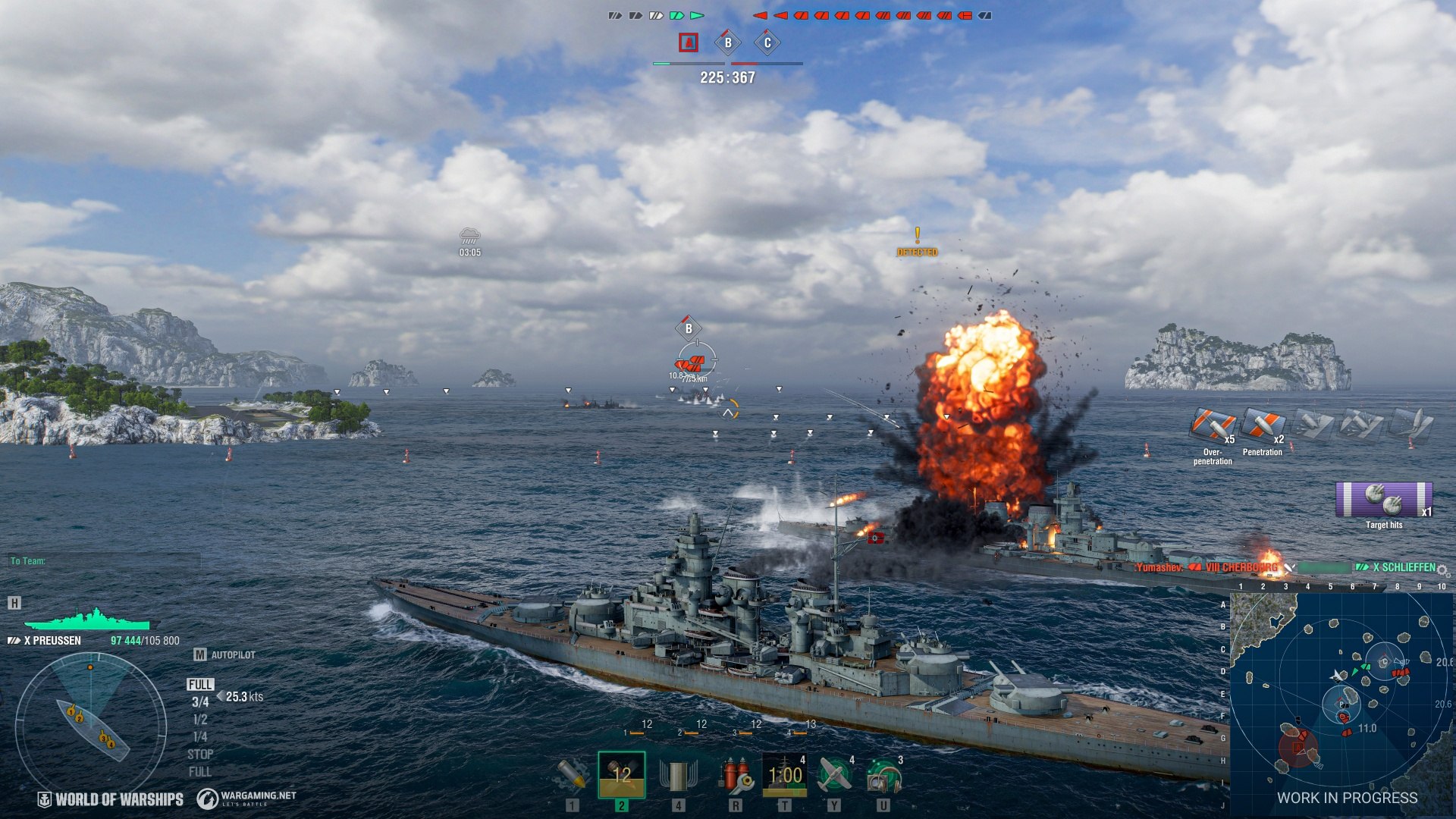Select the armor-piercing shell slot on cooldown

click(x=622, y=775)
